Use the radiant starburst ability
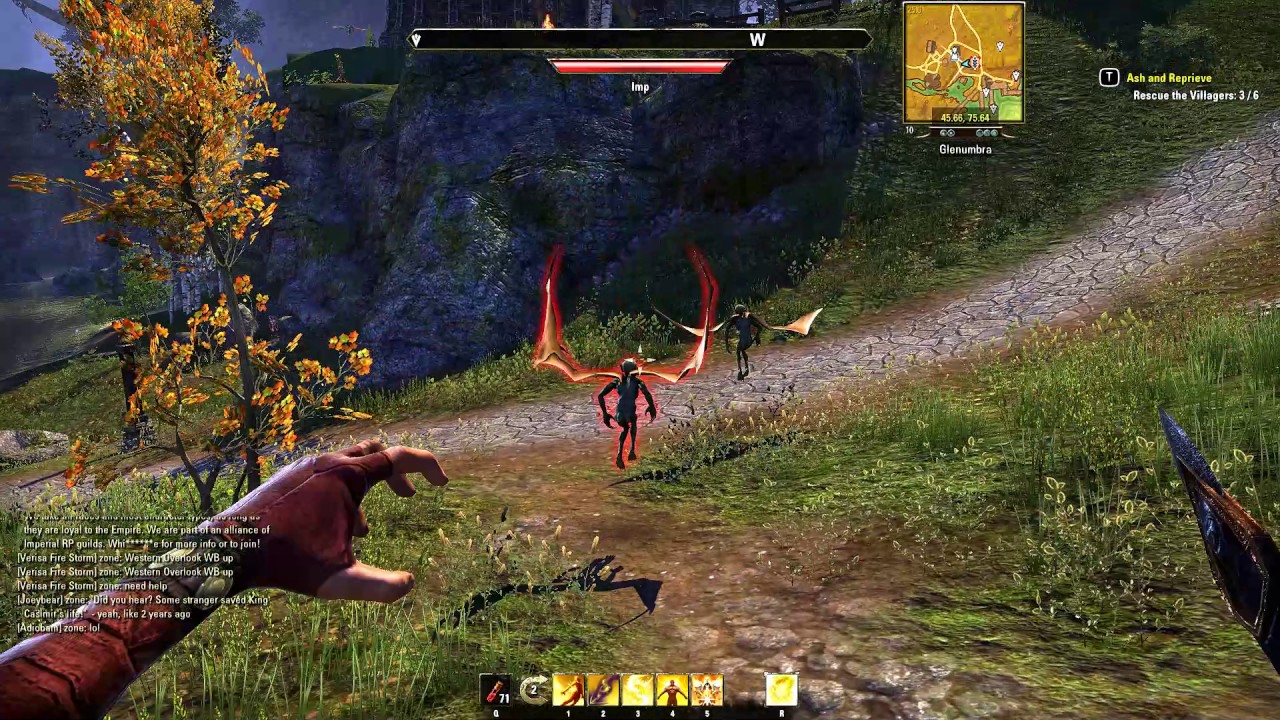 click(x=706, y=690)
